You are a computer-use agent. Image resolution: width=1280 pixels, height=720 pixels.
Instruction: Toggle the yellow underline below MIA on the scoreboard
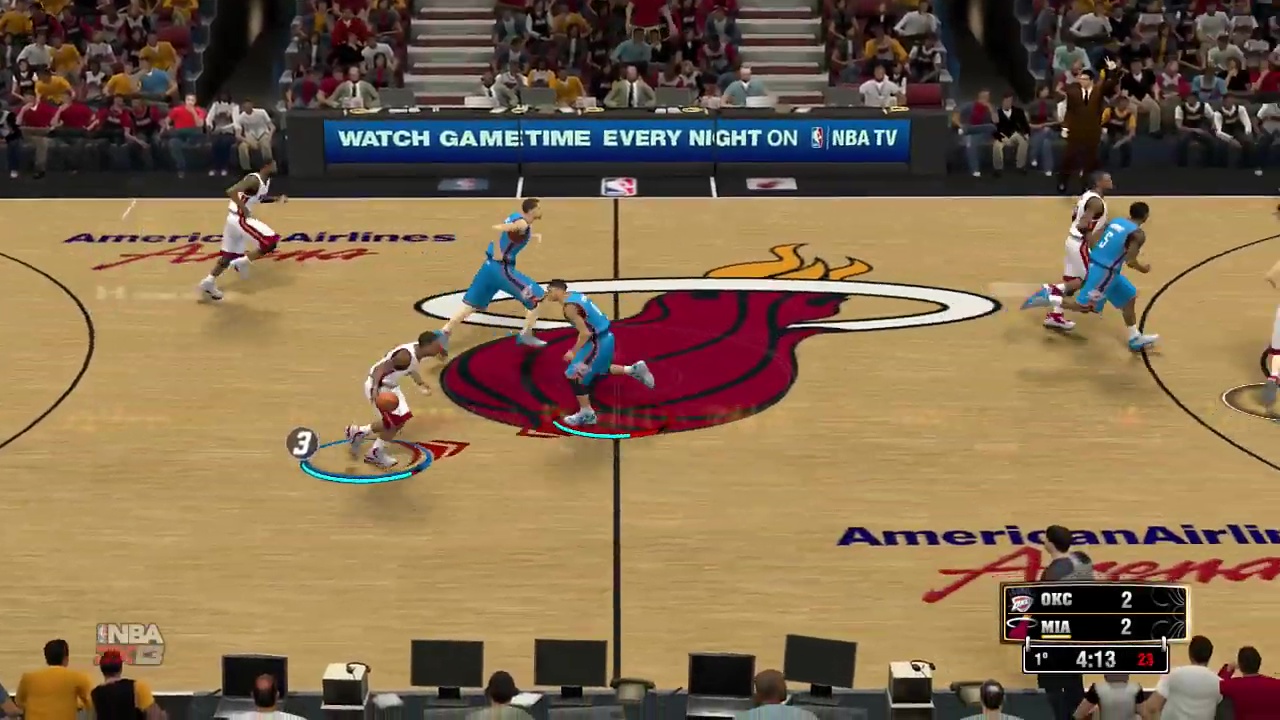pyautogui.click(x=1056, y=636)
